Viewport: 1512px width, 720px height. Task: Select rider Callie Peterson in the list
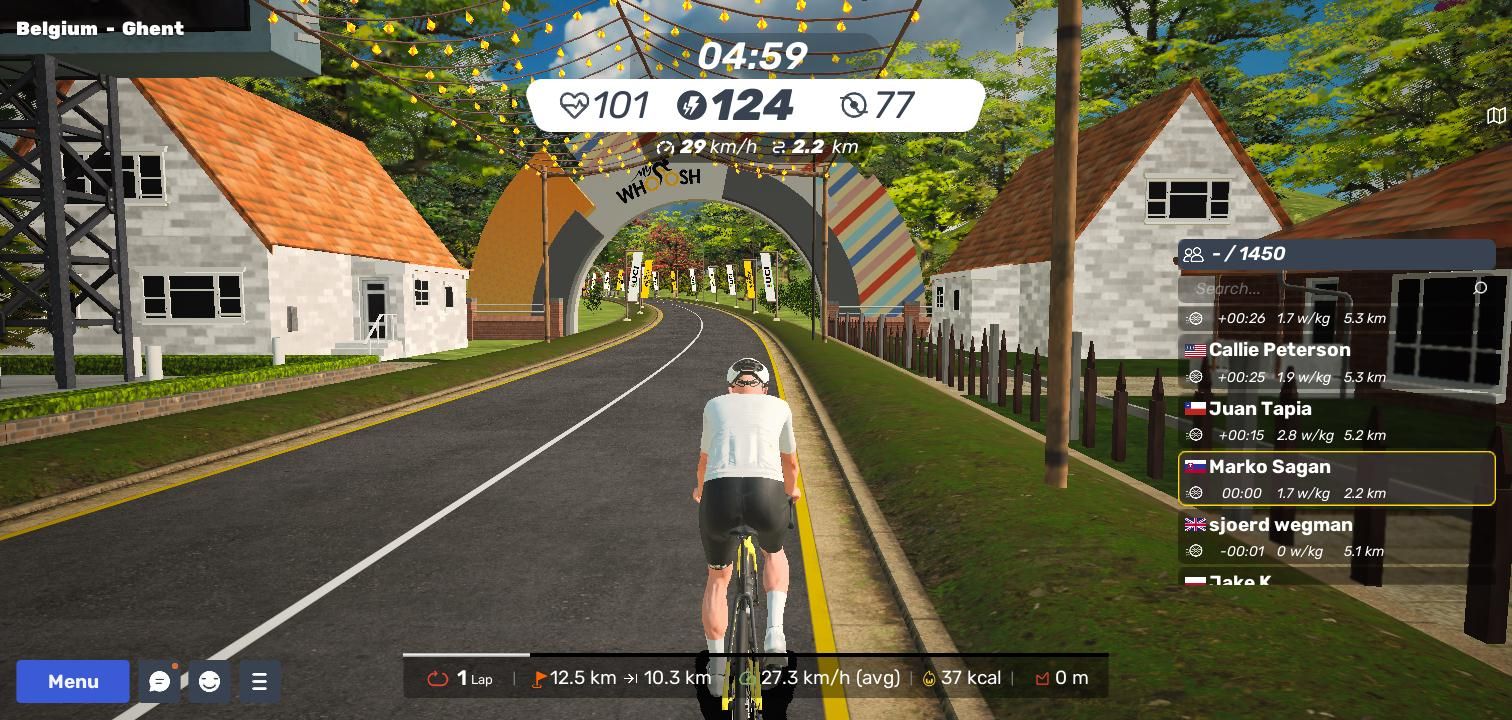pos(1336,362)
